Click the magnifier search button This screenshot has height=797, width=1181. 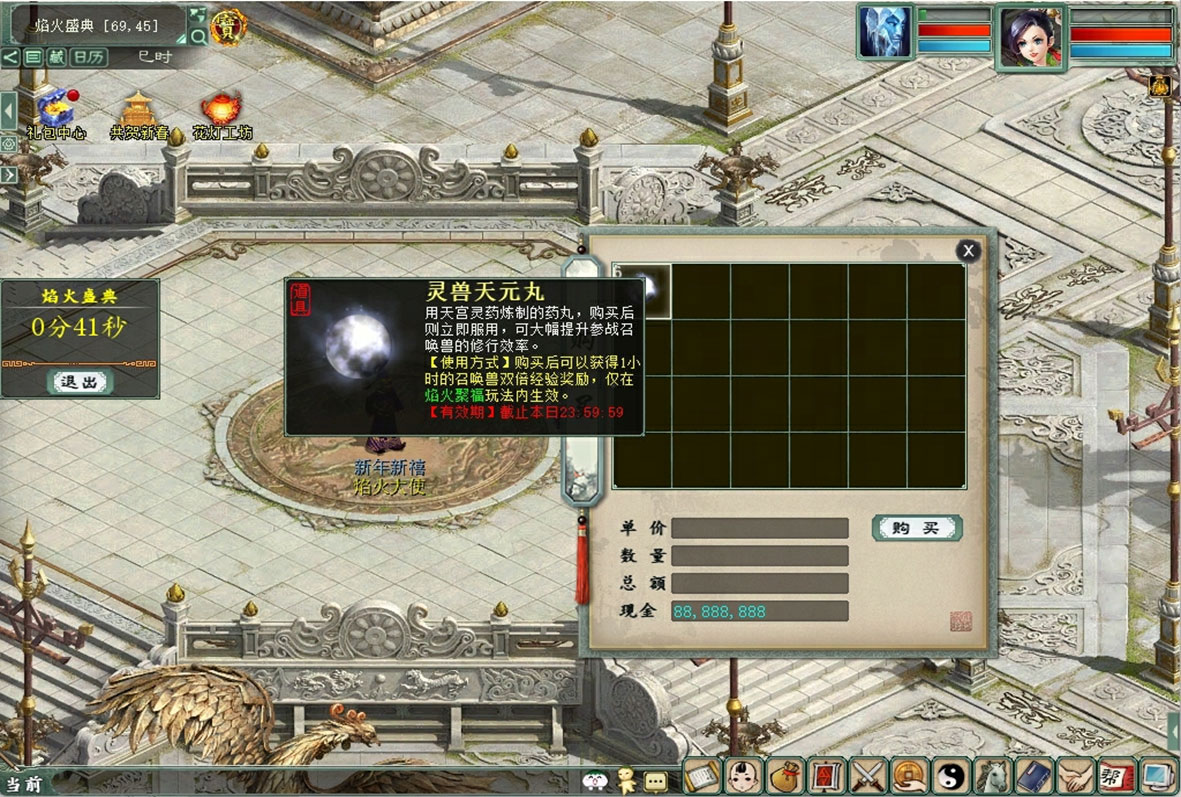(197, 37)
